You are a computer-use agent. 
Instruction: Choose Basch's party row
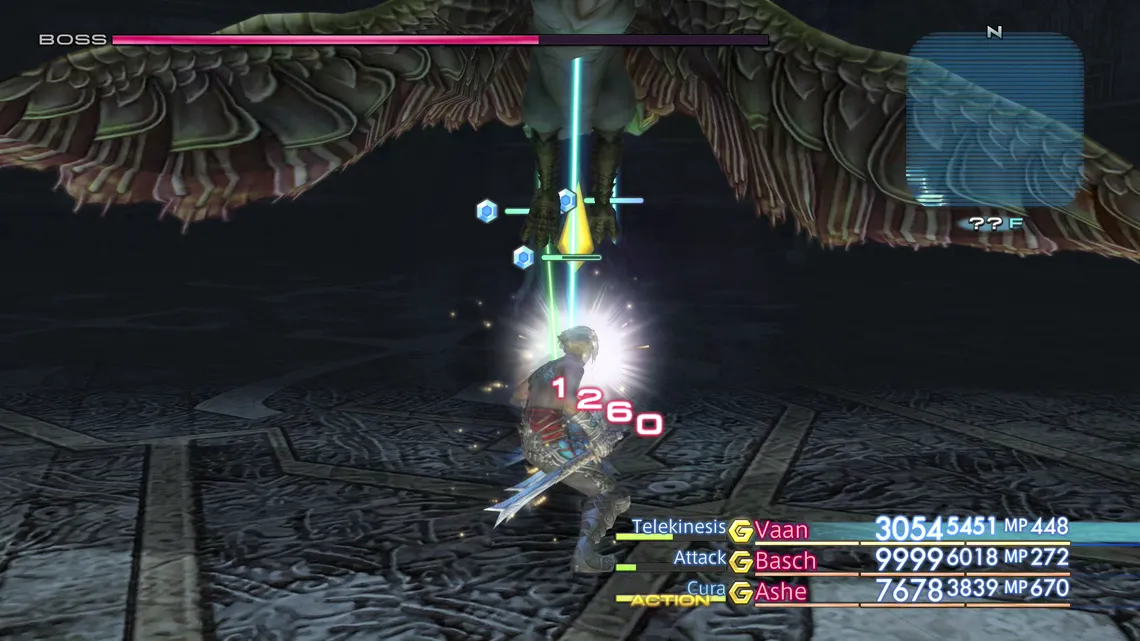[785, 561]
